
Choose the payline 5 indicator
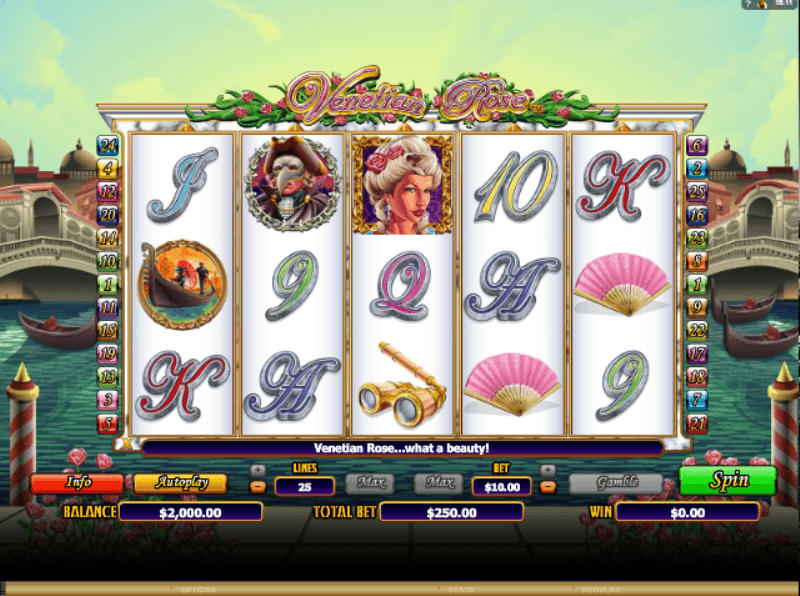click(107, 423)
